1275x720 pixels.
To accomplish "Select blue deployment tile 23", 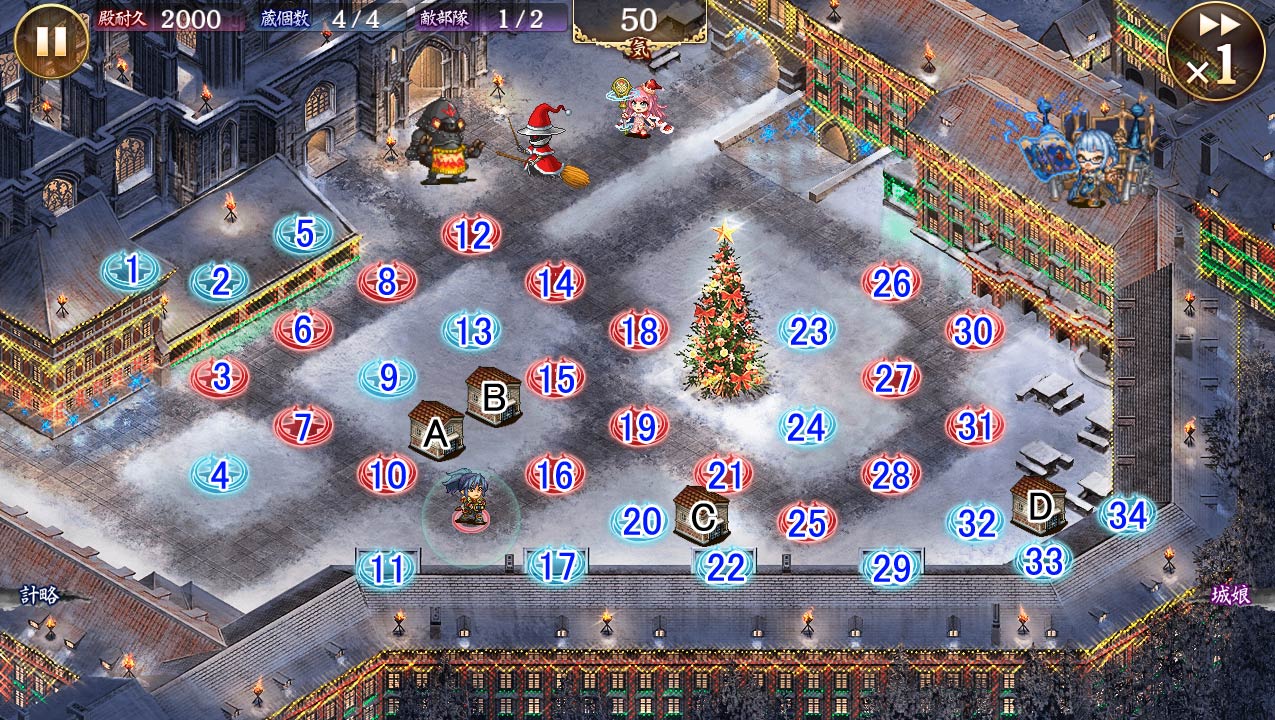I will pyautogui.click(x=807, y=331).
